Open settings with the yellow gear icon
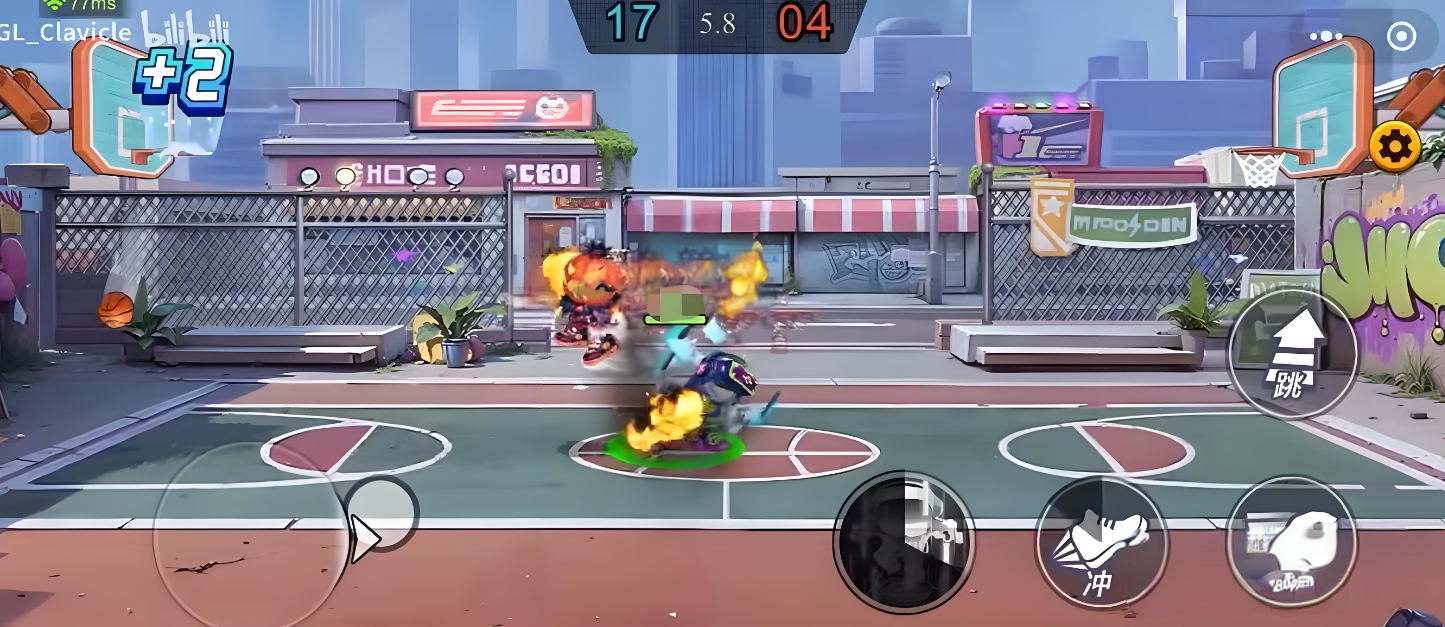The image size is (1445, 627). click(x=1394, y=148)
